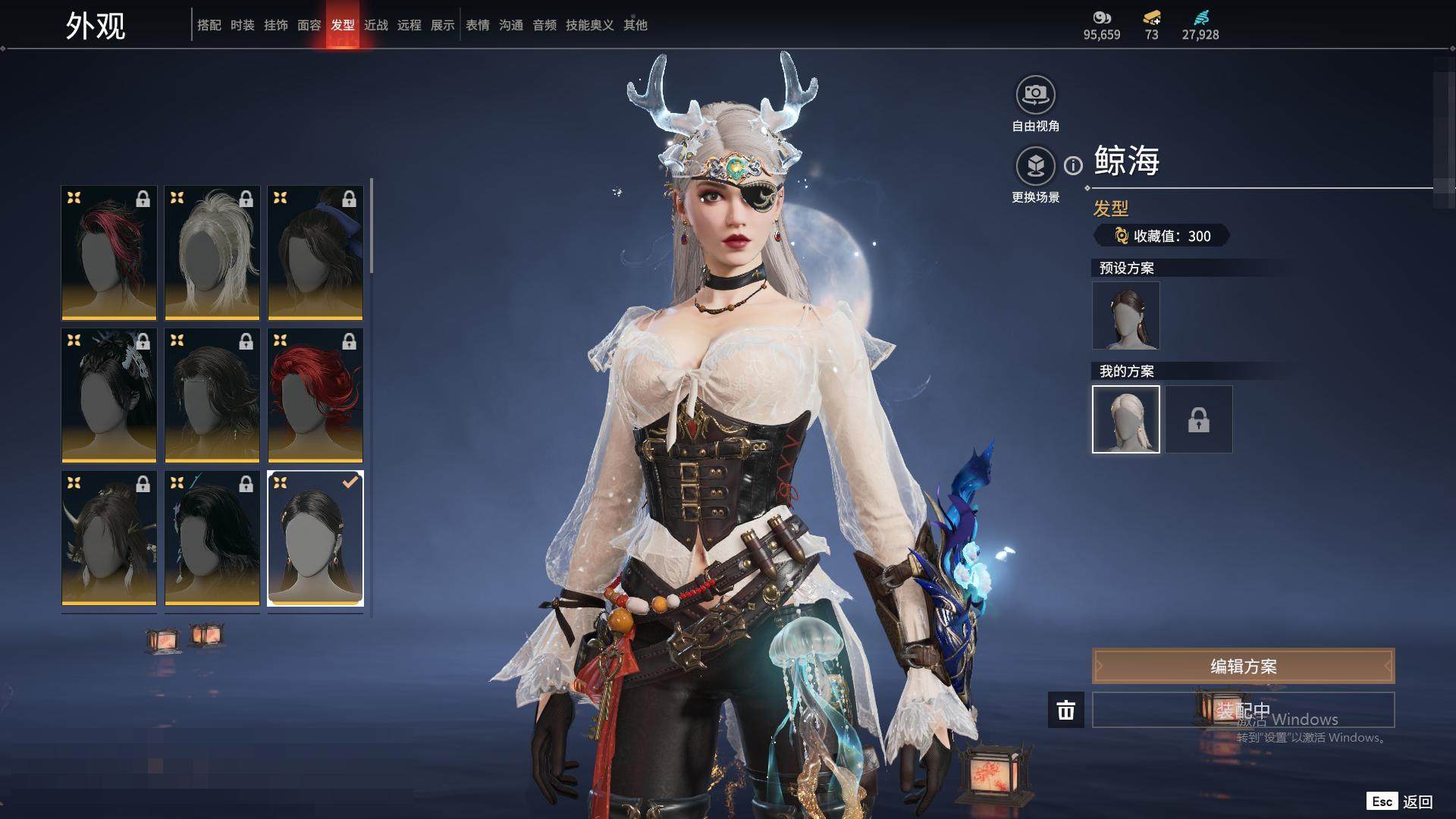Select the locked bright red curly hairstyle
Viewport: 1456px width, 819px height.
(x=315, y=395)
